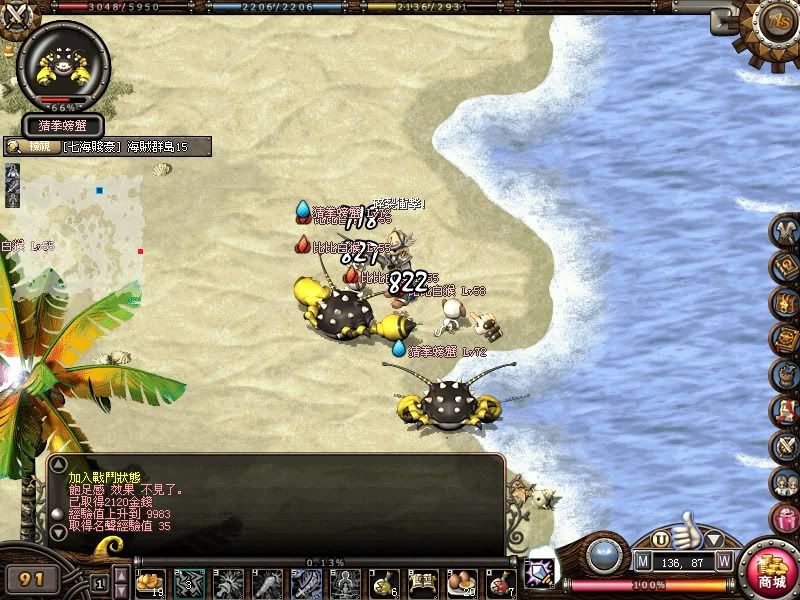Open the pink gift box icon

786,517
